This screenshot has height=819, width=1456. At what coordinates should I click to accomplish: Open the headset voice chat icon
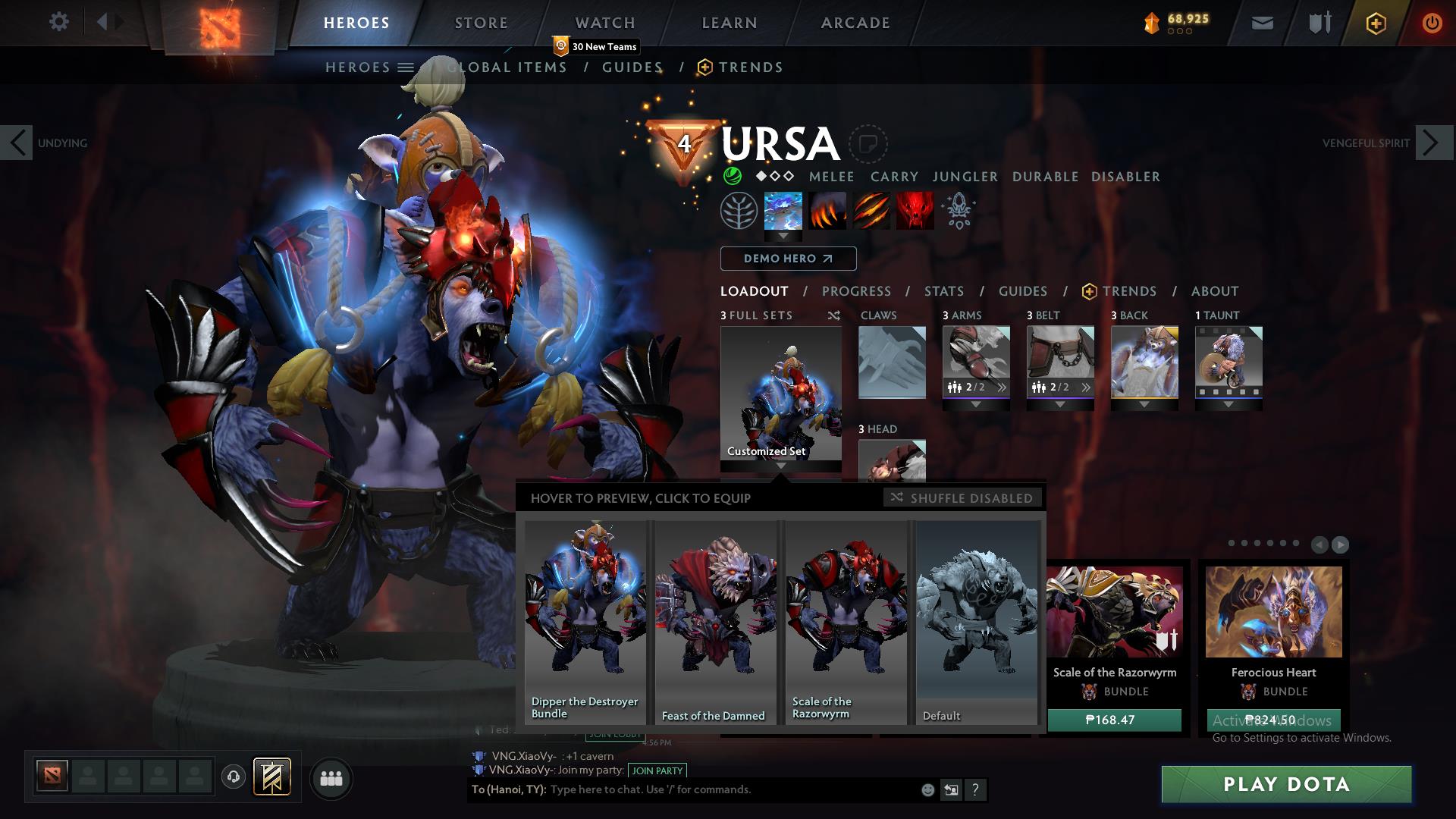(233, 777)
